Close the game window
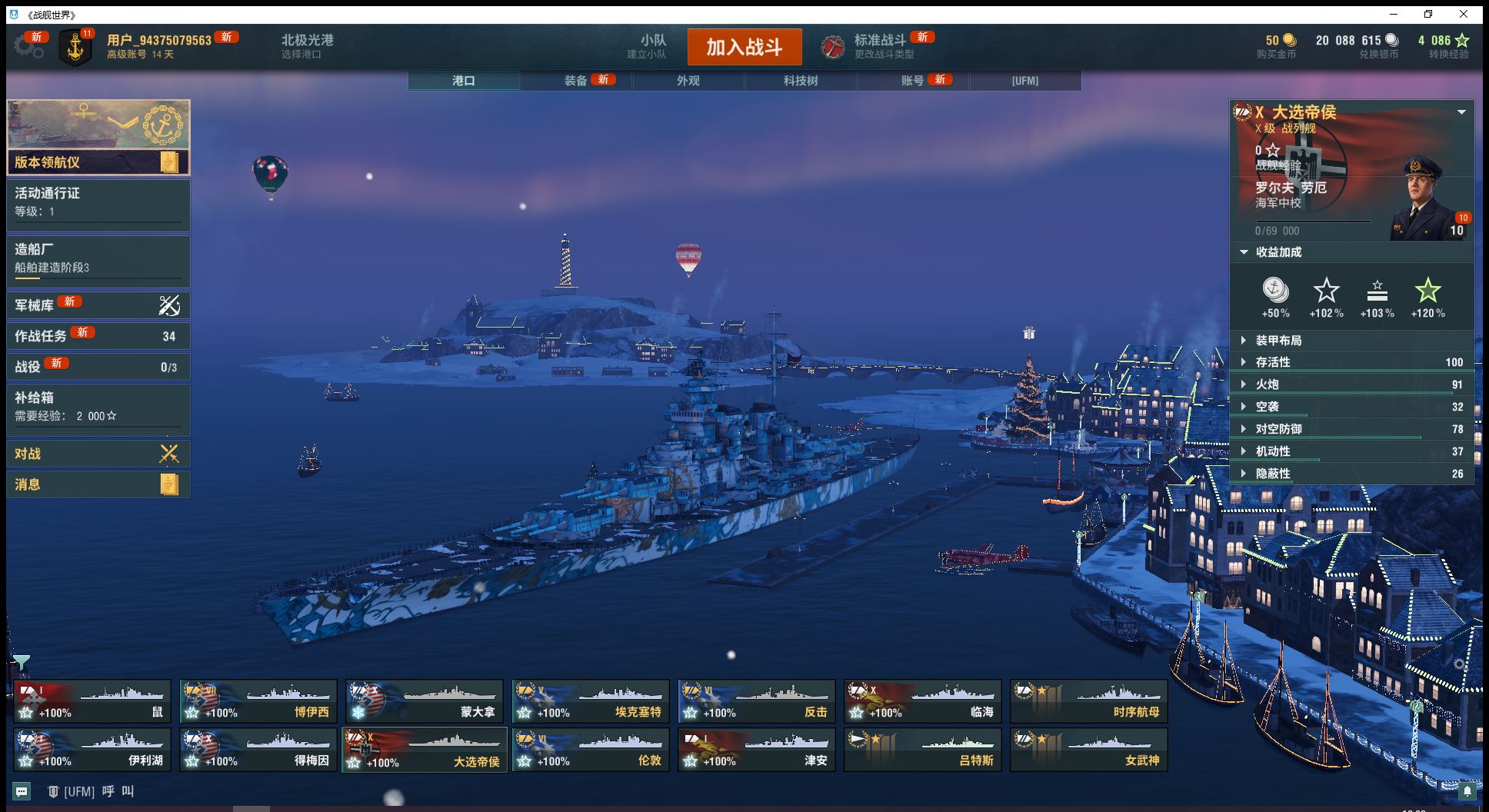 pos(1464,14)
